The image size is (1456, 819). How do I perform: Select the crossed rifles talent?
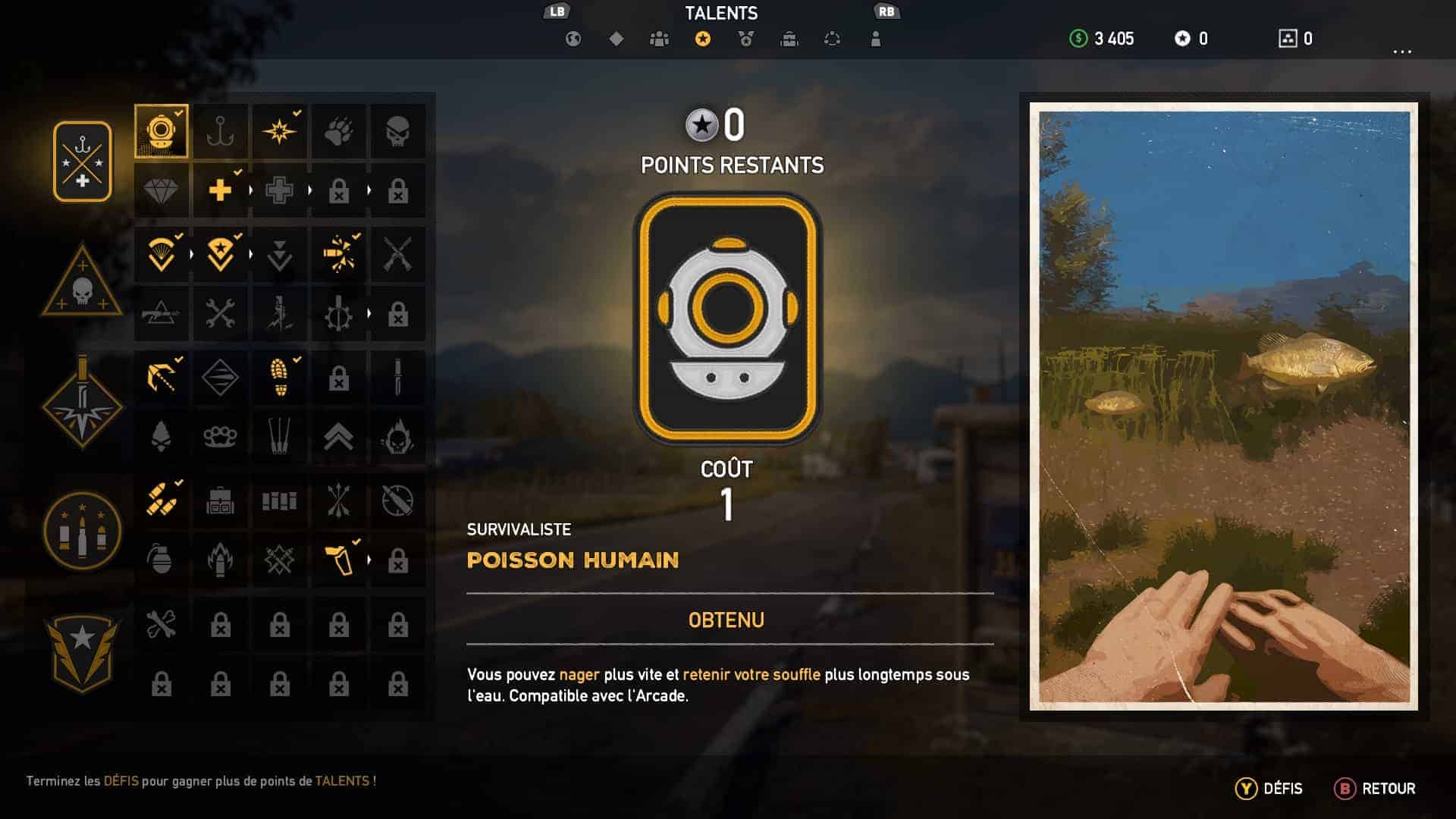[x=397, y=254]
